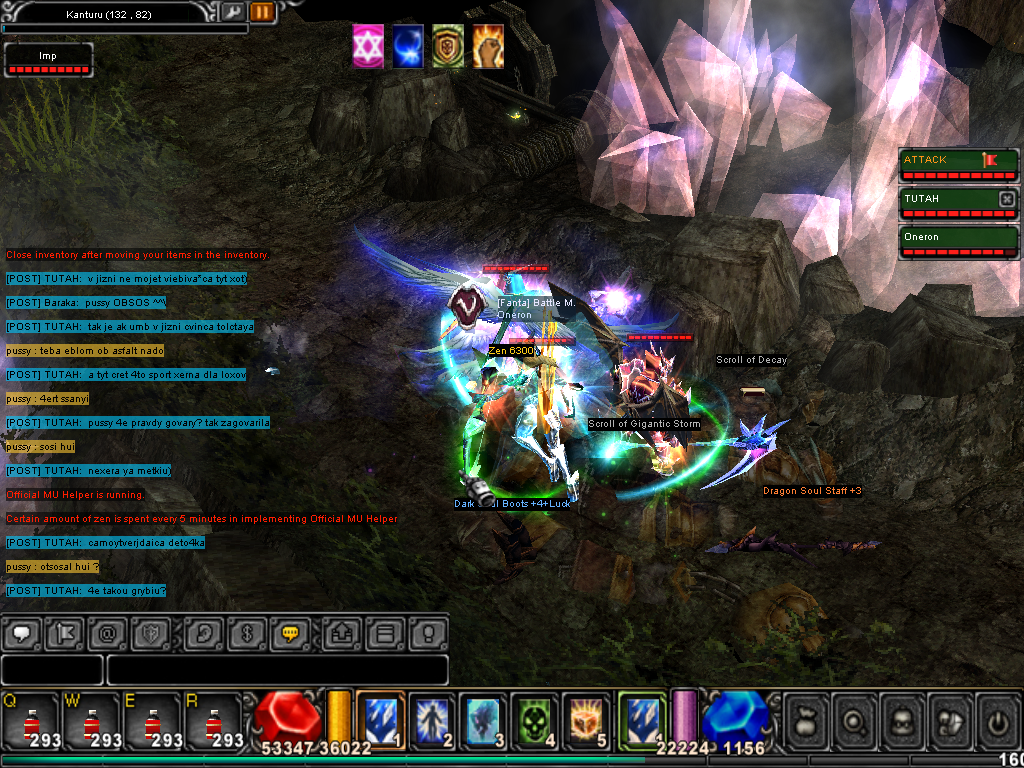Use the R slot potion

pyautogui.click(x=214, y=719)
